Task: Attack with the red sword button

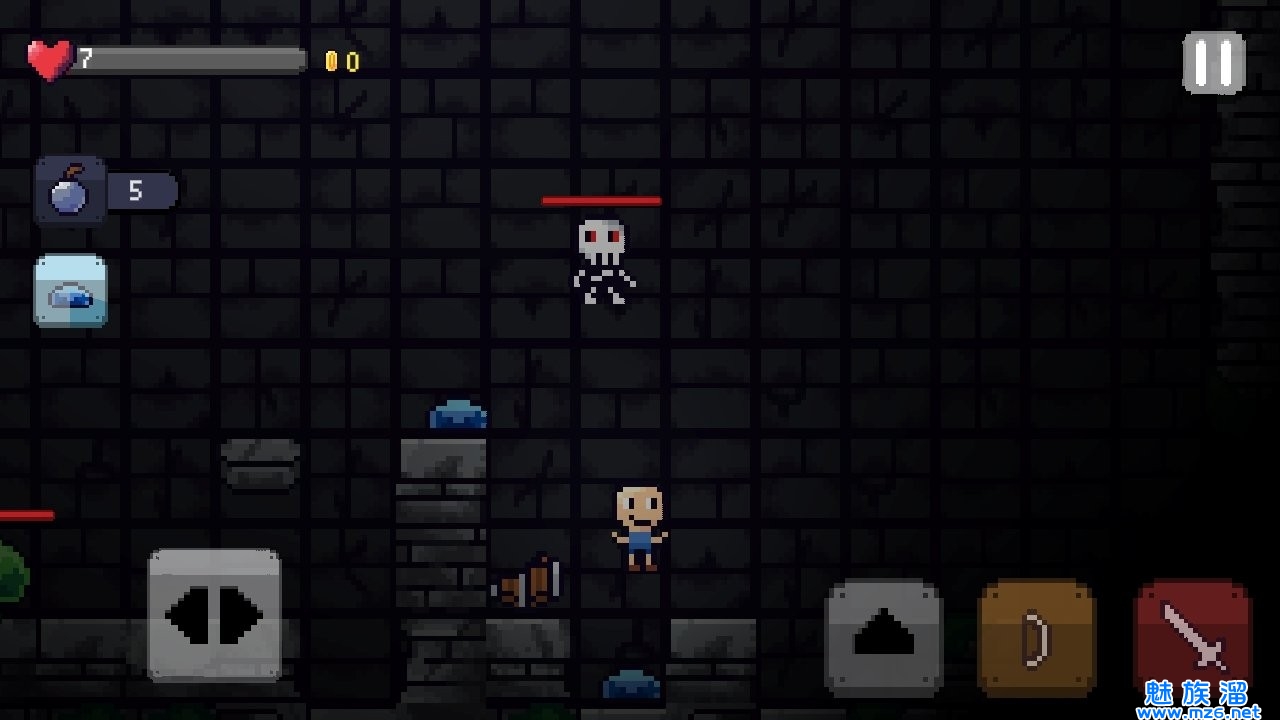Action: click(x=1193, y=636)
